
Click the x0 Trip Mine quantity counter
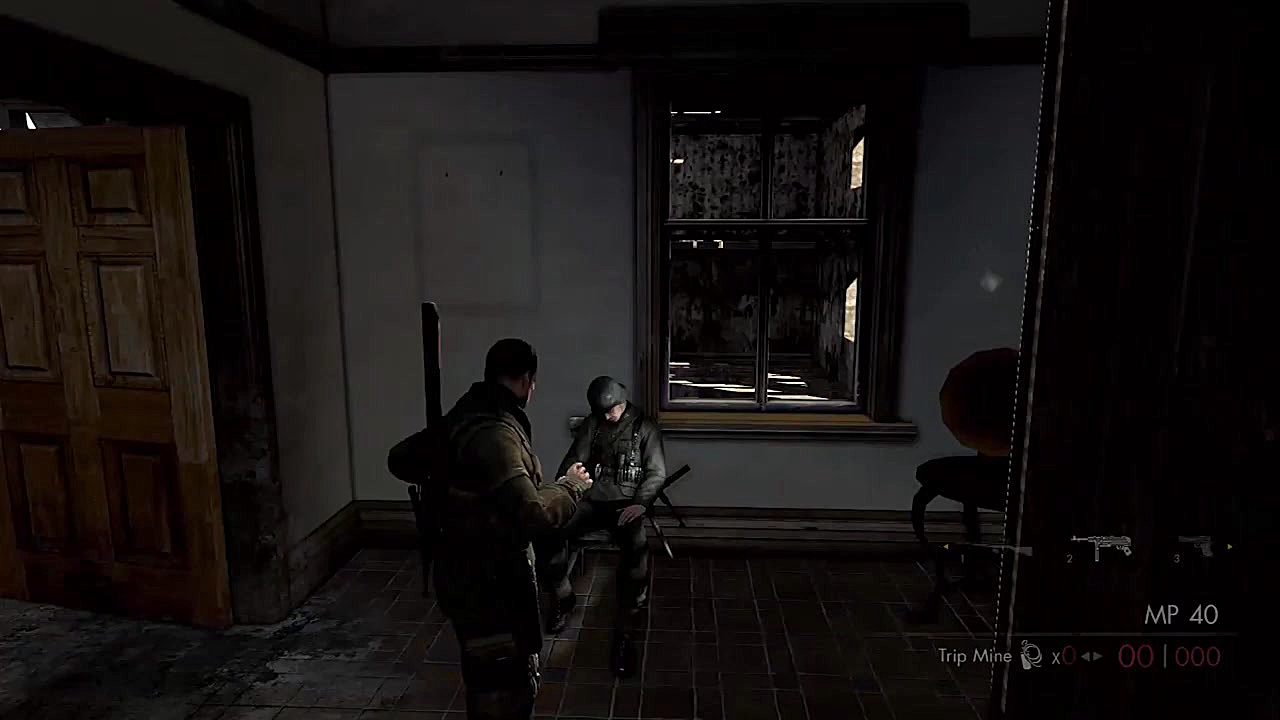pyautogui.click(x=1063, y=655)
